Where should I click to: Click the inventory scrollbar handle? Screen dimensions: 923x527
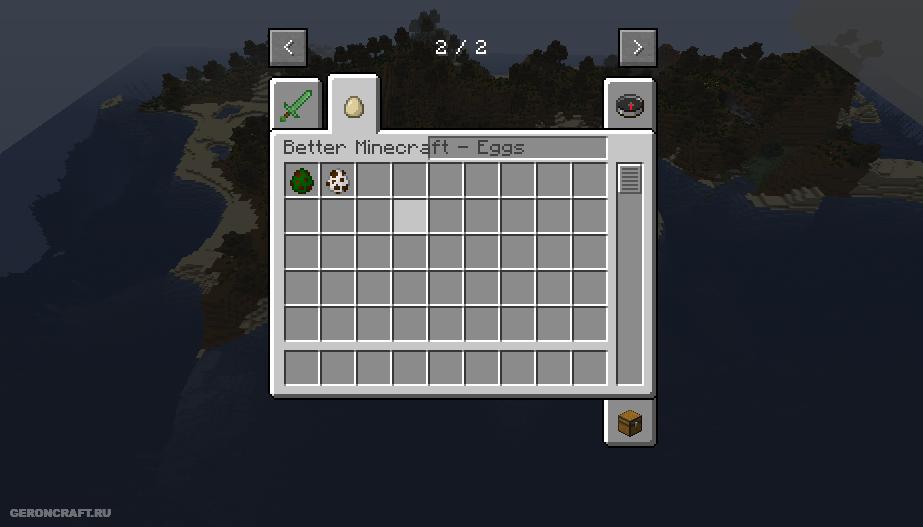[629, 179]
